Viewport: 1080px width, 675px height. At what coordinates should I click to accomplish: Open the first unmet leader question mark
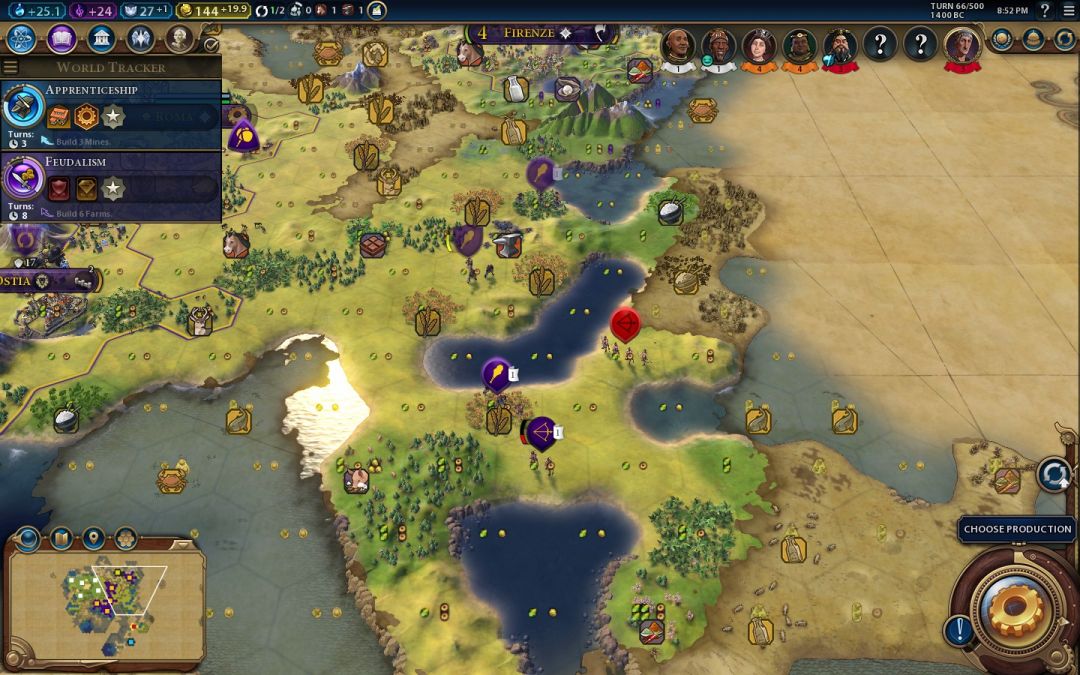[x=880, y=45]
